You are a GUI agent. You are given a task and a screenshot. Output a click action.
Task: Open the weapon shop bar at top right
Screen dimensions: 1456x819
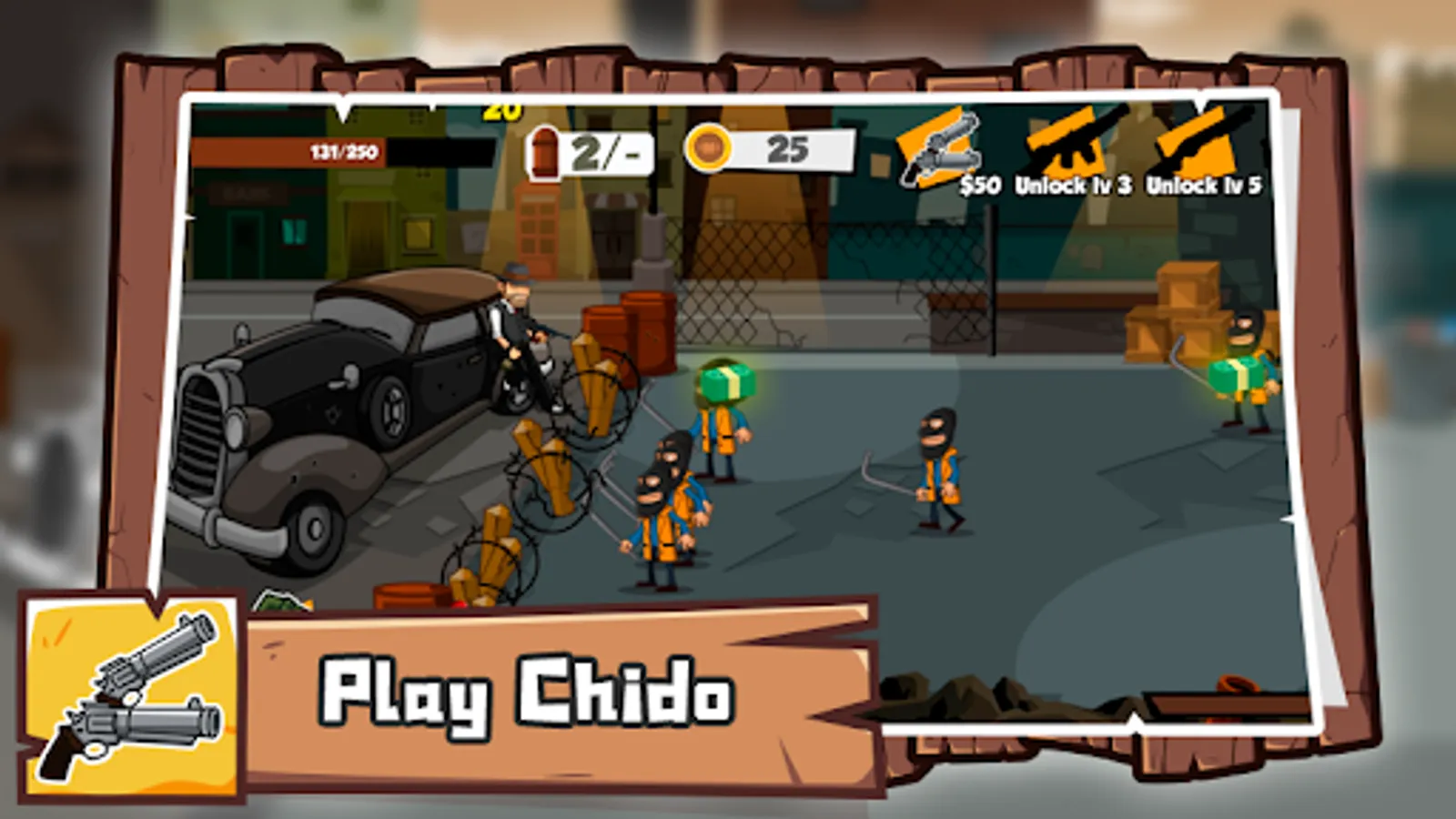click(x=1083, y=150)
